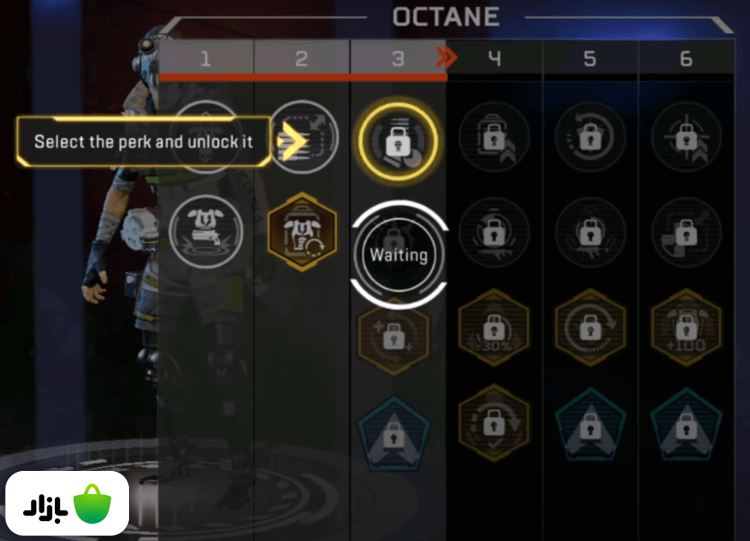Select the level 2 column header
750x541 pixels.
(x=302, y=59)
